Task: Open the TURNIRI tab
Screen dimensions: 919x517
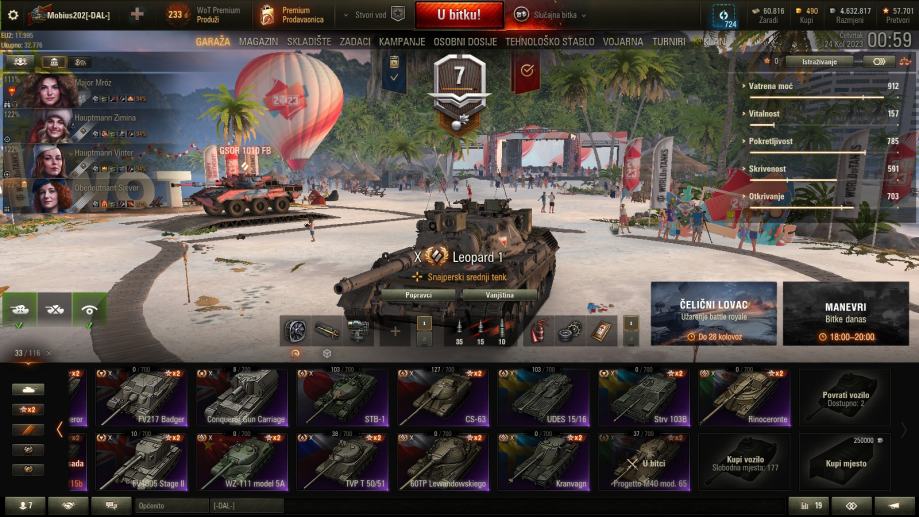Action: [x=668, y=42]
